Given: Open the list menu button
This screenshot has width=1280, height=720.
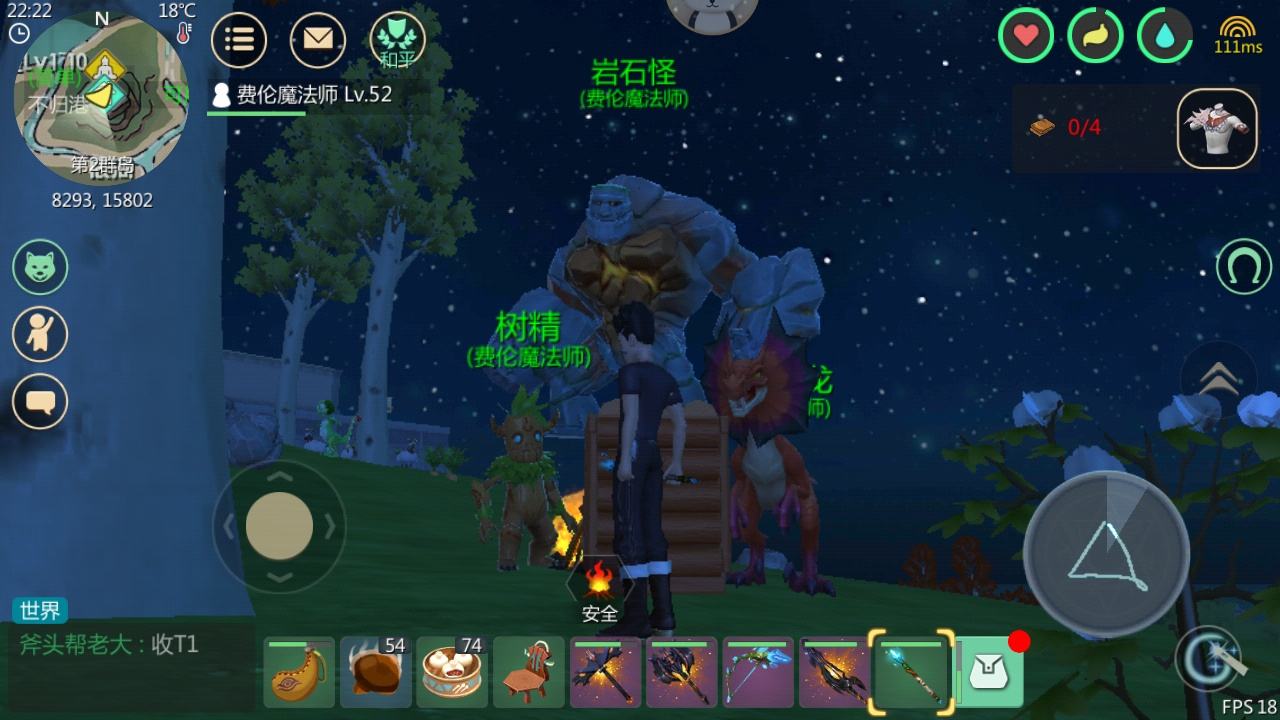Looking at the screenshot, I should pos(238,40).
